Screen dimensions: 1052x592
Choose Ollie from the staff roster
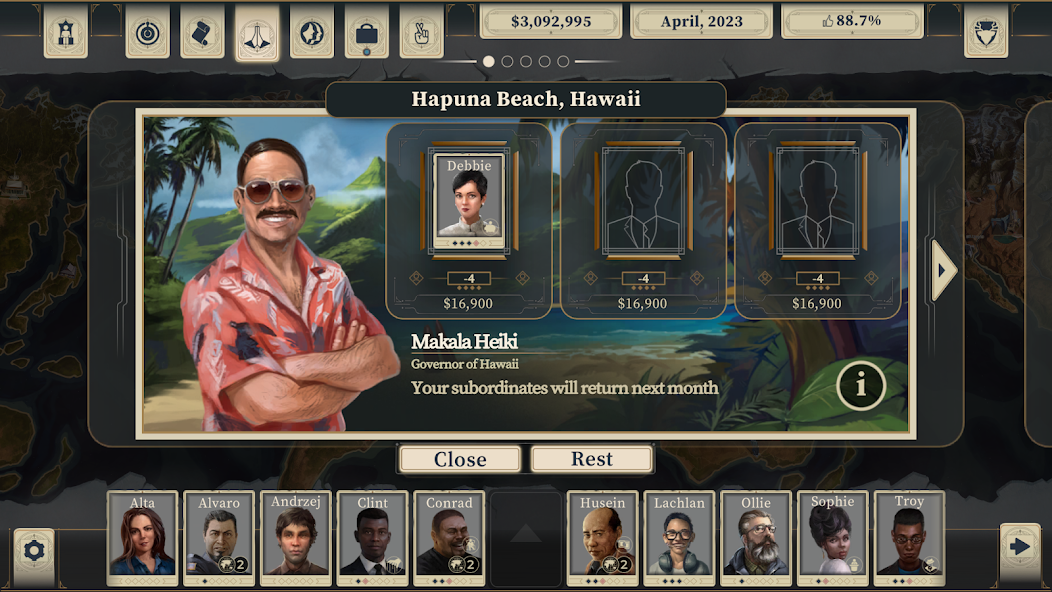coord(756,538)
